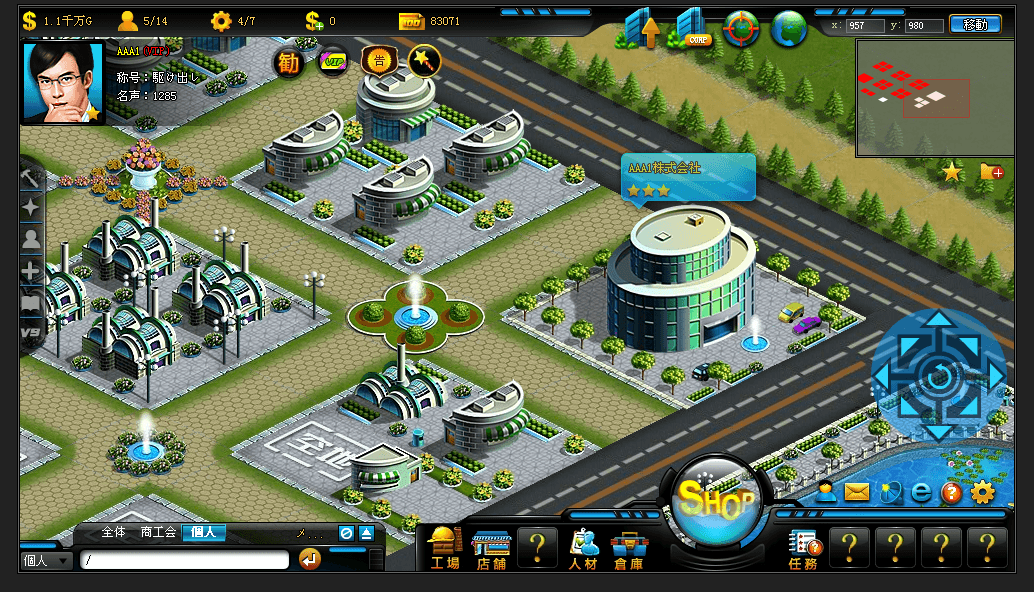
Task: Click the globe world map icon
Action: (x=789, y=29)
